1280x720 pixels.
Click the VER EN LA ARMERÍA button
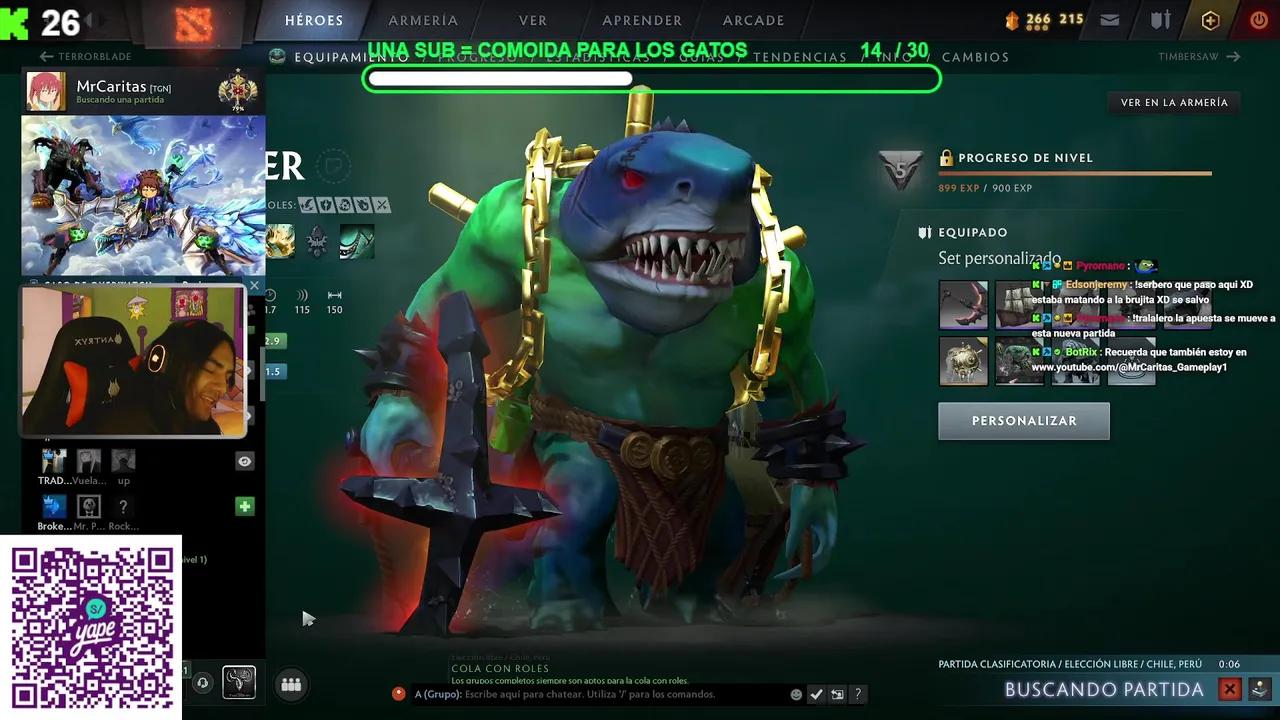point(1174,102)
